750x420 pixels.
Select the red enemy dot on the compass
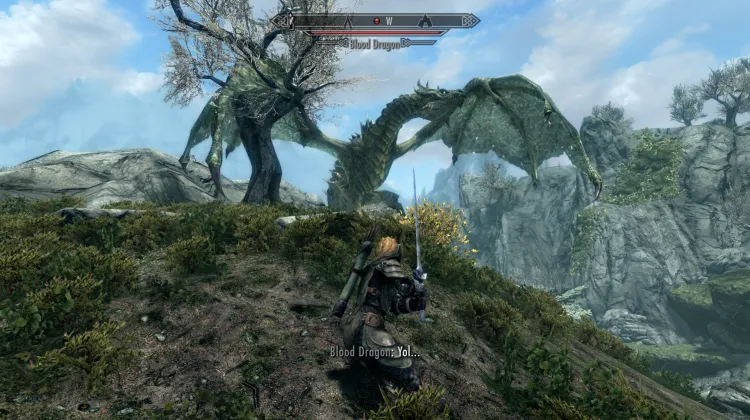tap(374, 20)
